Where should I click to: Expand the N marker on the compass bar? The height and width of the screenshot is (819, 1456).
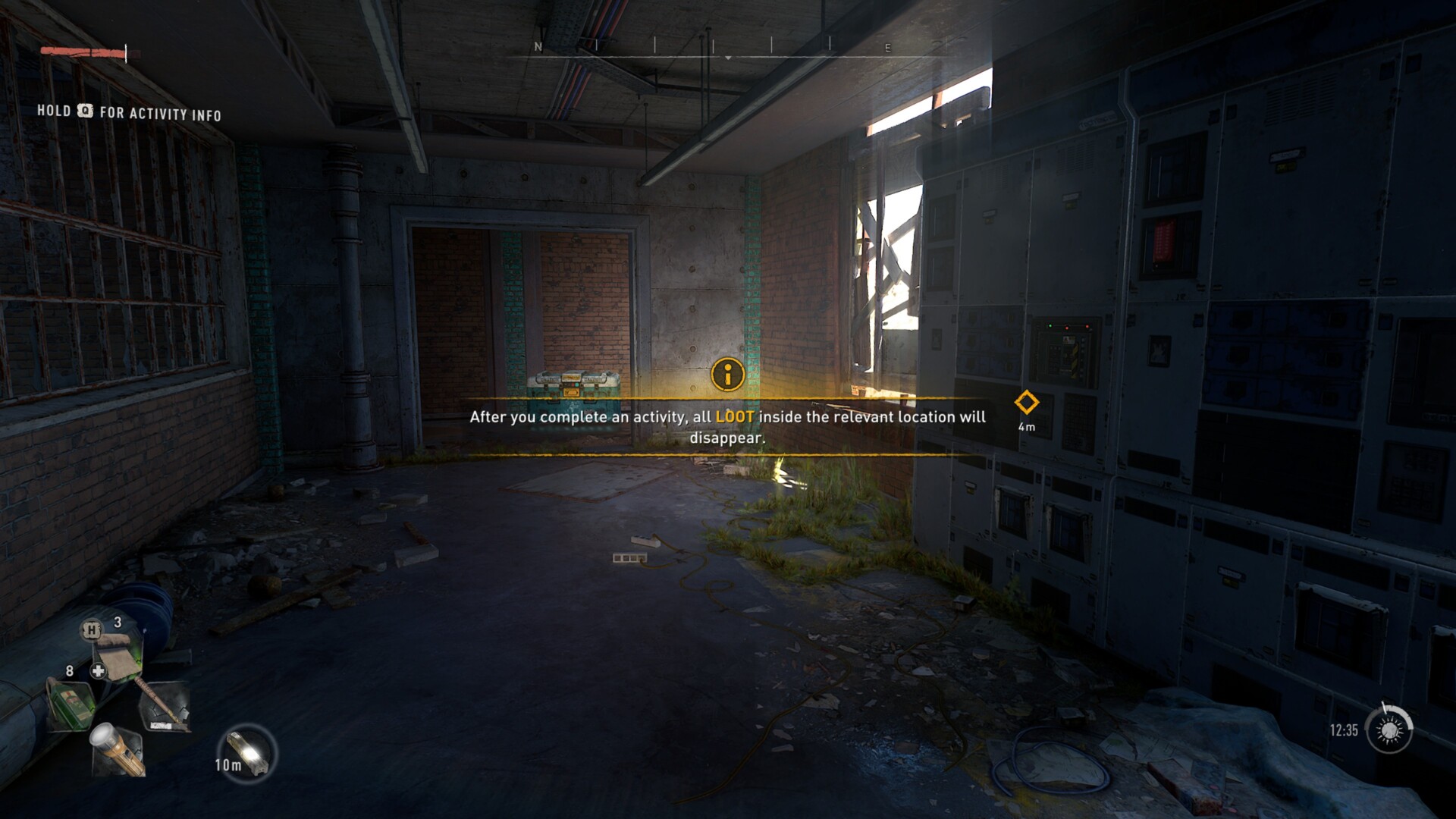click(539, 47)
